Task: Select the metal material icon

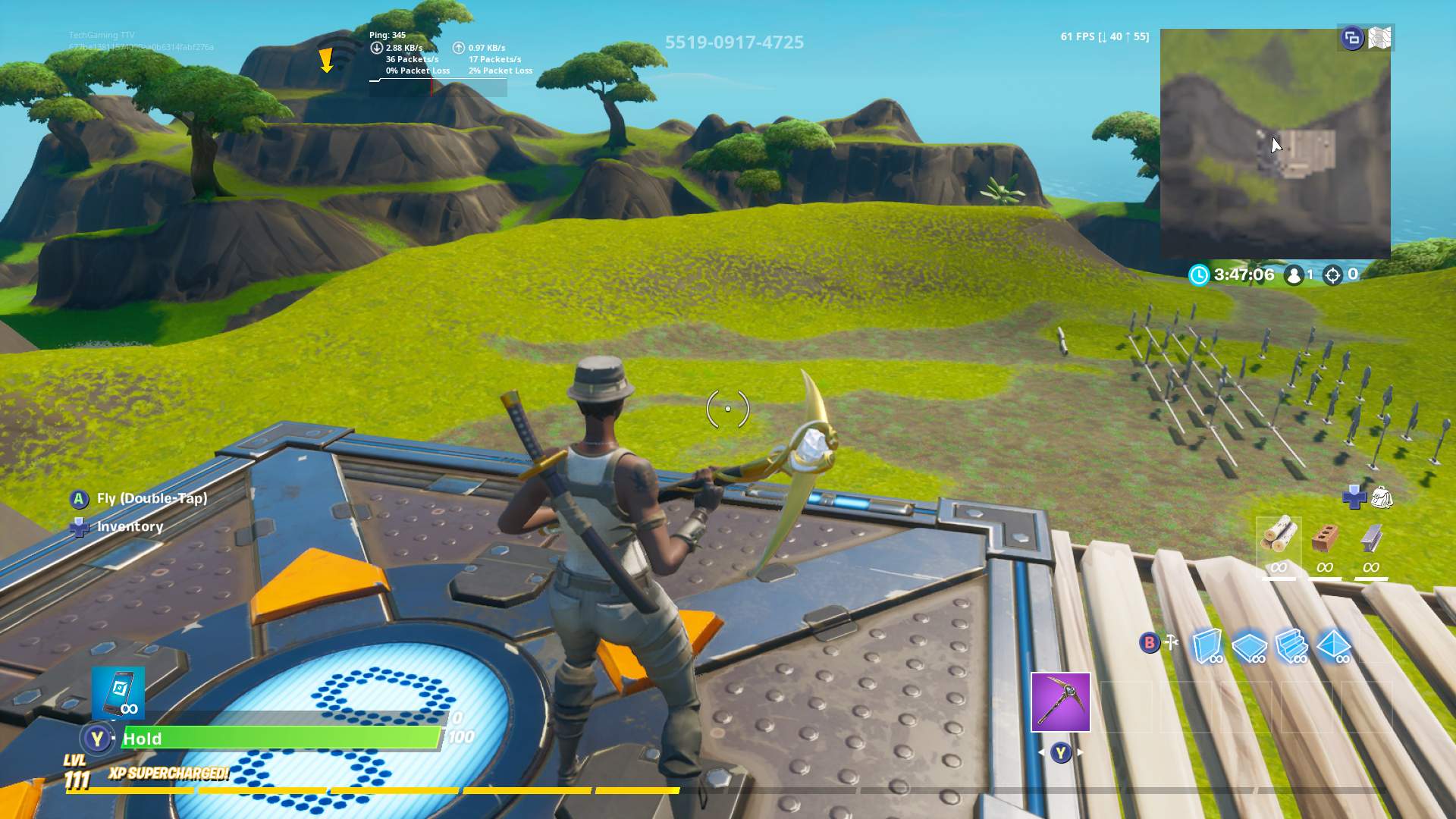Action: coord(1370,538)
